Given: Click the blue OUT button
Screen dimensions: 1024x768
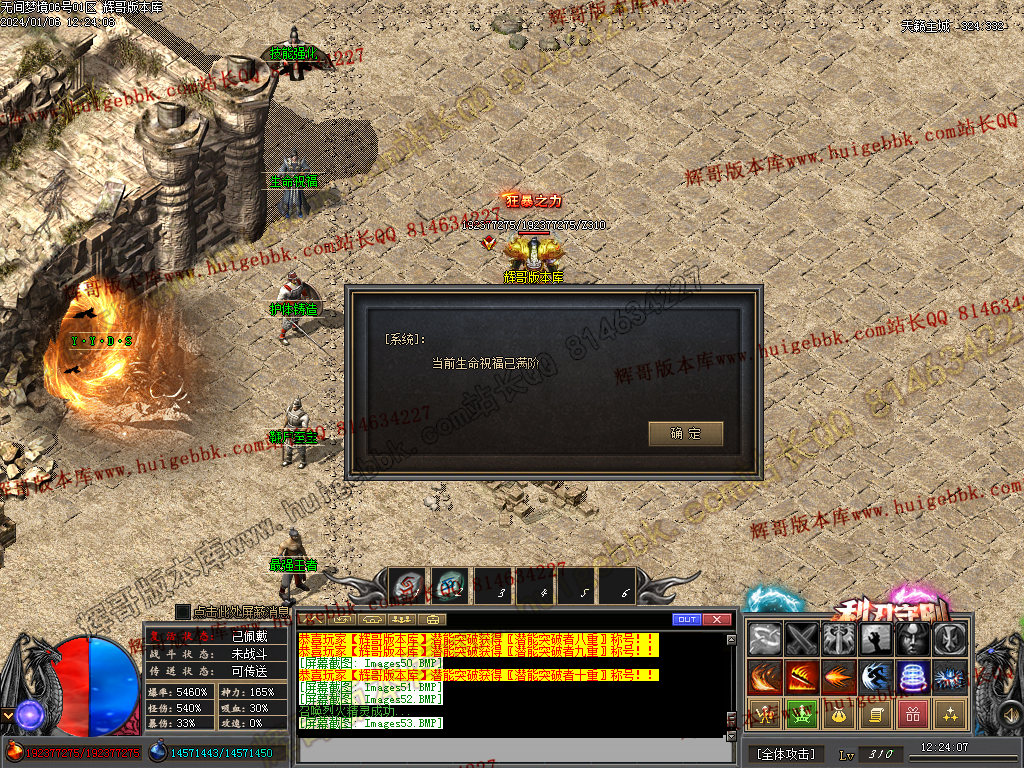Looking at the screenshot, I should pyautogui.click(x=686, y=620).
